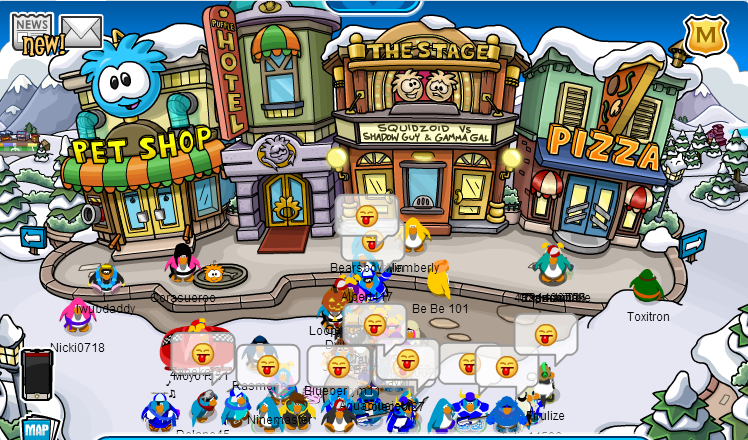748x440 pixels.
Task: Open the Club Penguin newspaper
Action: tap(33, 31)
